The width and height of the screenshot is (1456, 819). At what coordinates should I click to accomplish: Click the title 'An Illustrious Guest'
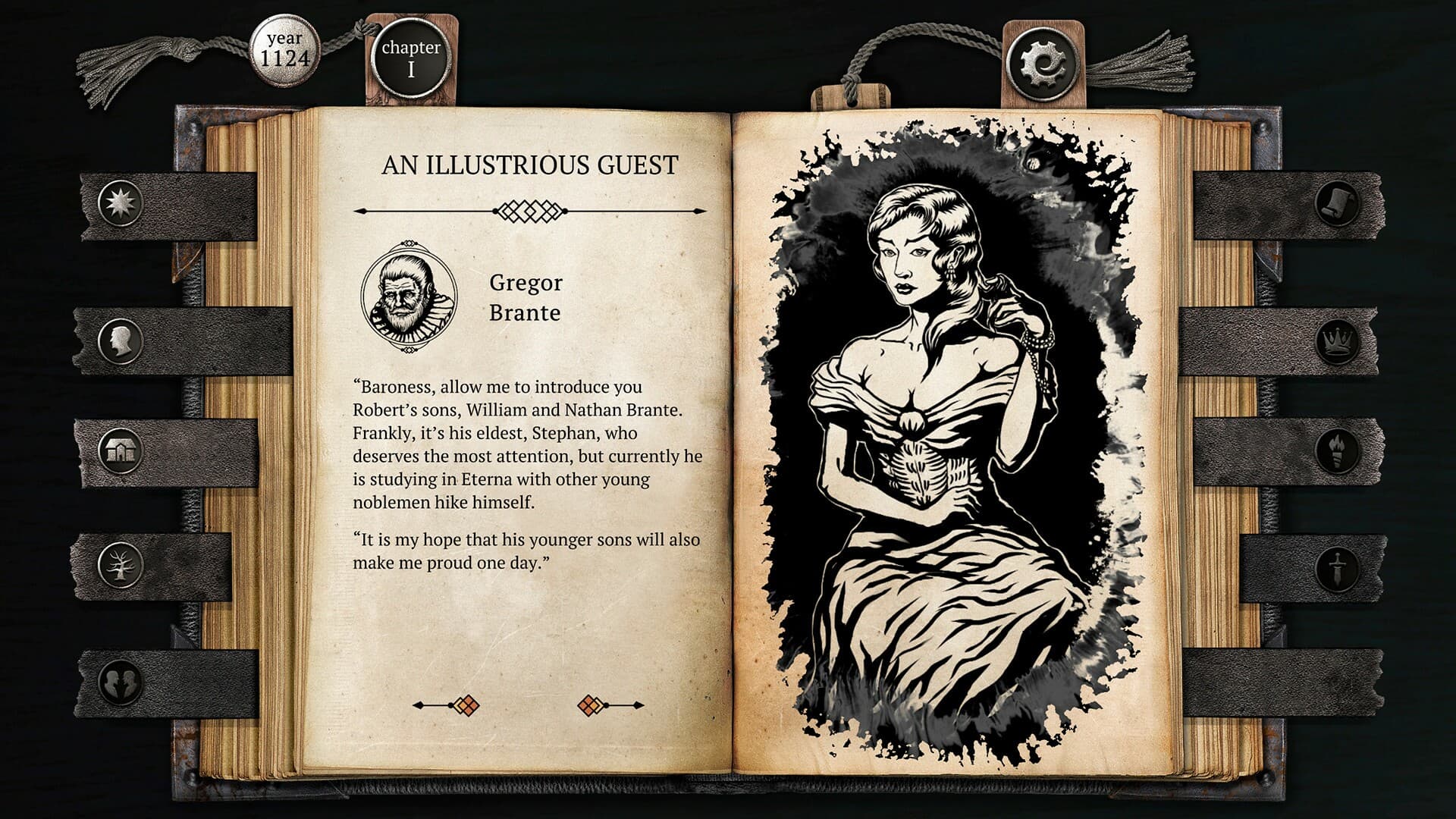click(x=531, y=163)
